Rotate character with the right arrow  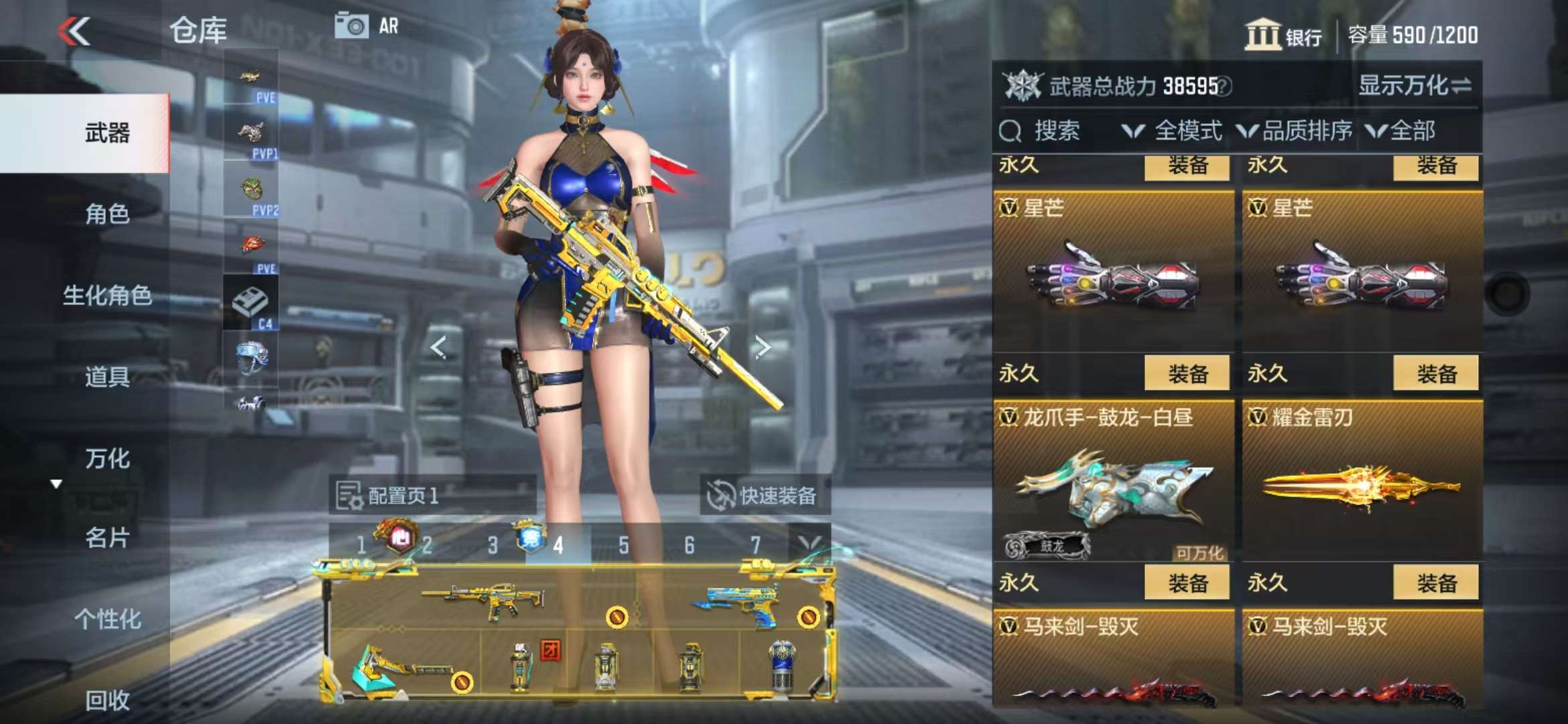tap(763, 347)
